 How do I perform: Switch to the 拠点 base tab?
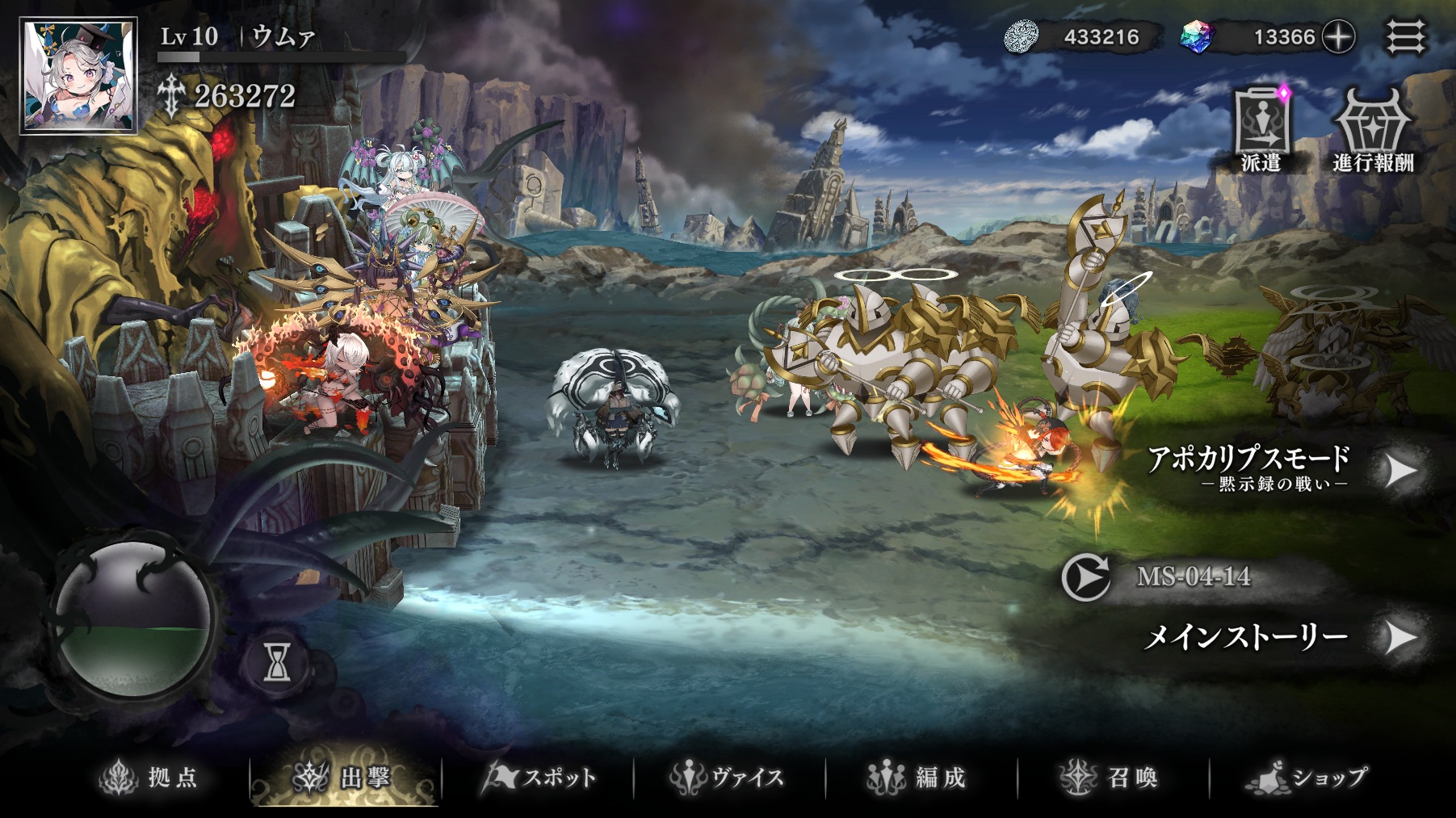(149, 778)
